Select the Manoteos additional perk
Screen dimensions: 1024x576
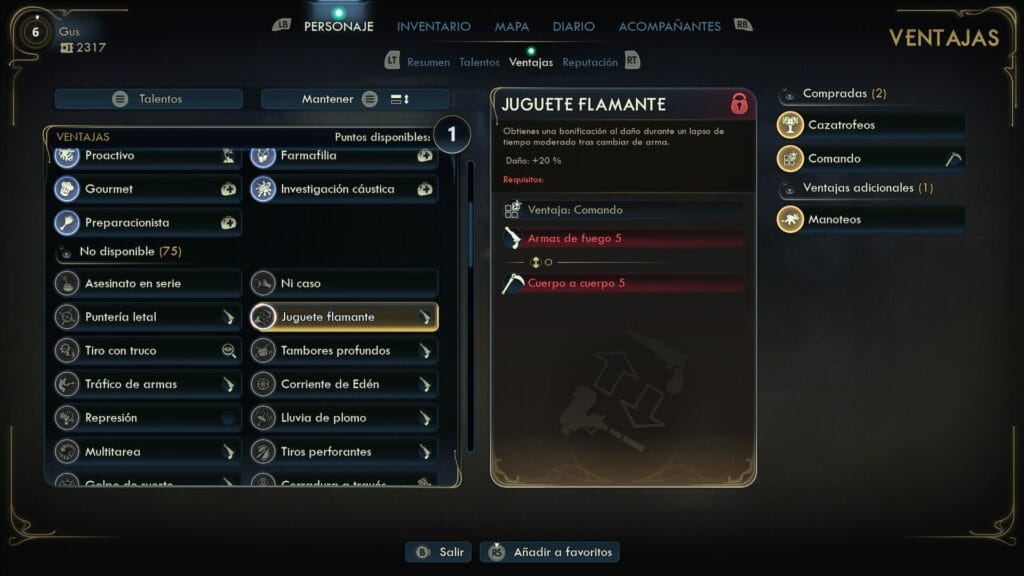coord(871,219)
